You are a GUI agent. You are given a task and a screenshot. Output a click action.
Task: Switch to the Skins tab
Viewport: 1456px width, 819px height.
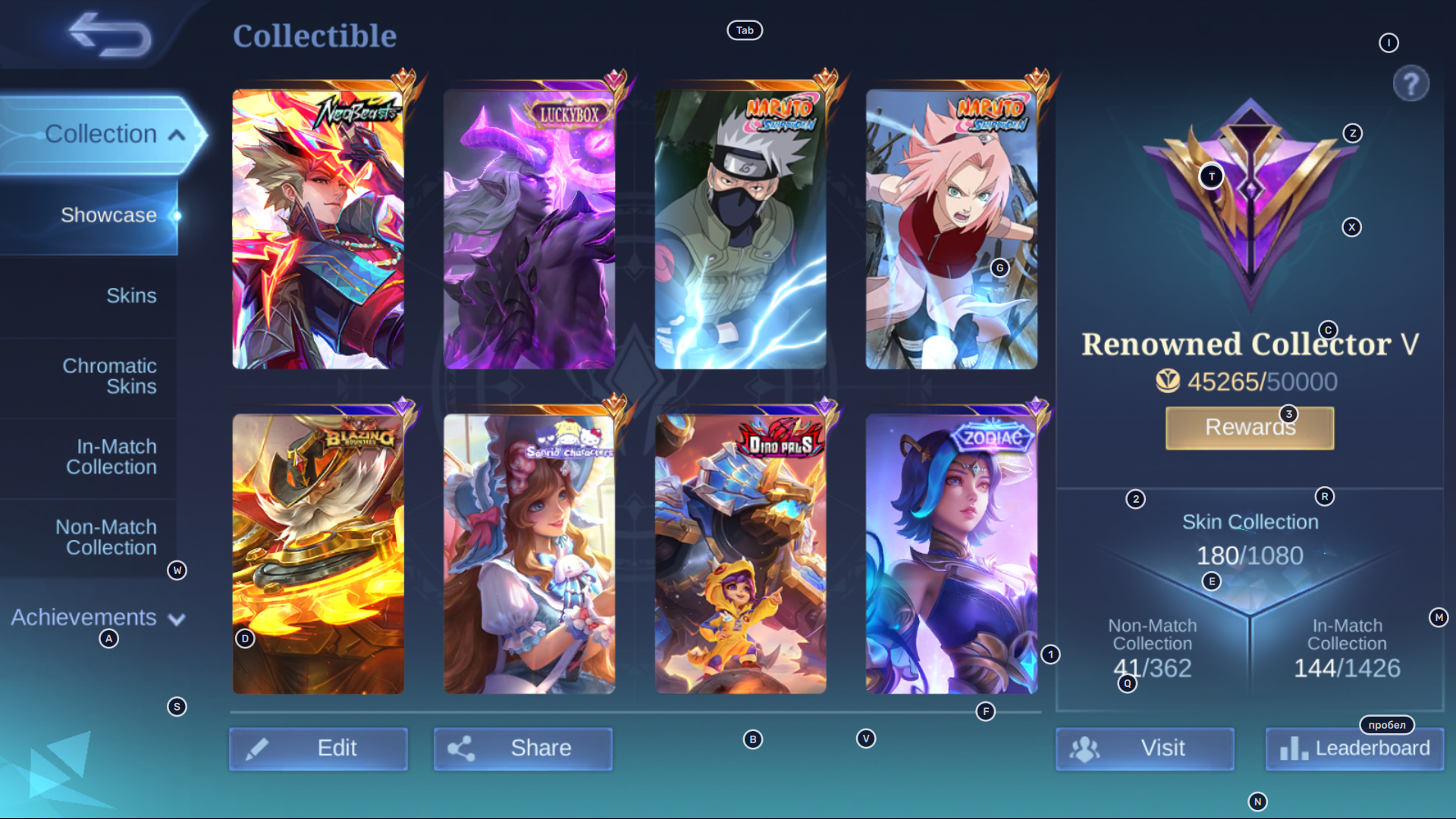pyautogui.click(x=132, y=296)
